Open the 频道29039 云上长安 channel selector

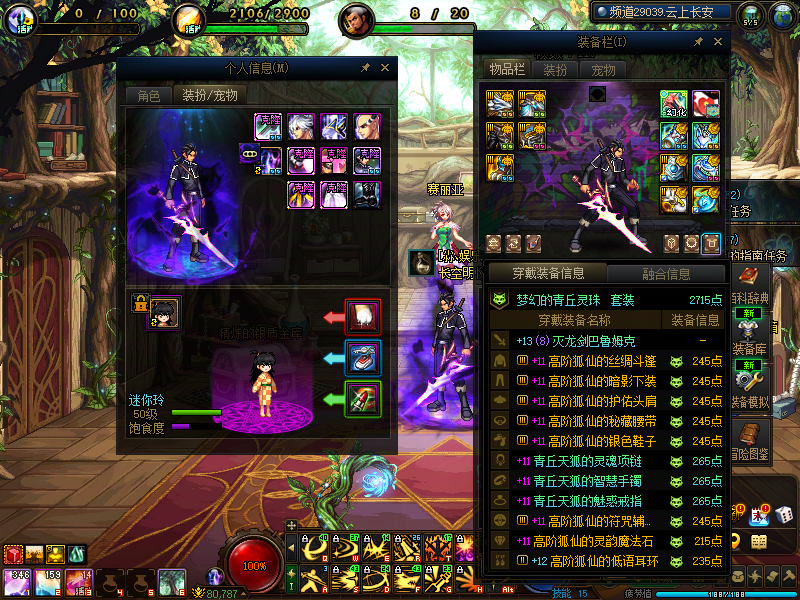[659, 12]
